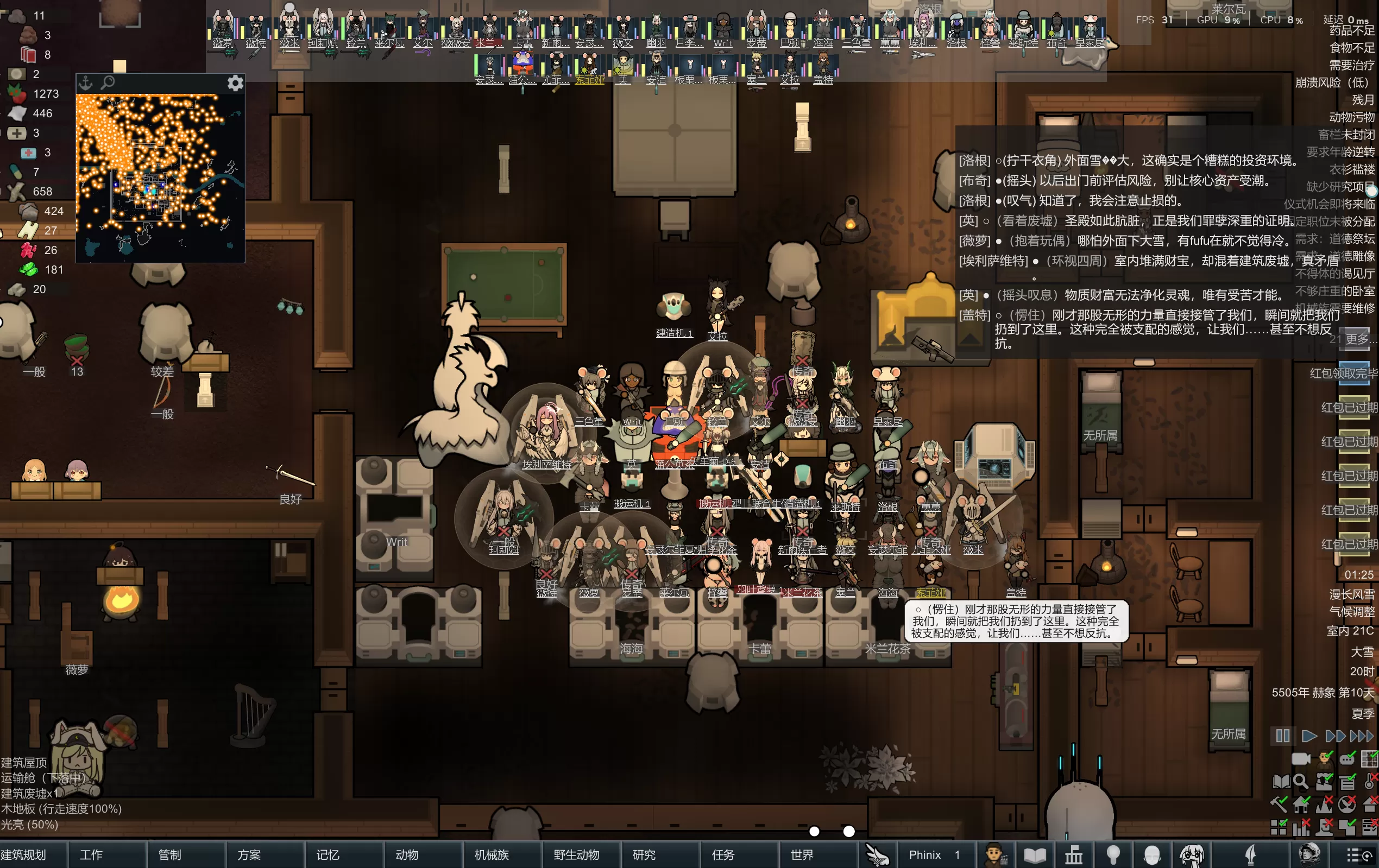
Task: Open the 建筑规划 (Architect) menu tab
Action: pyautogui.click(x=24, y=855)
